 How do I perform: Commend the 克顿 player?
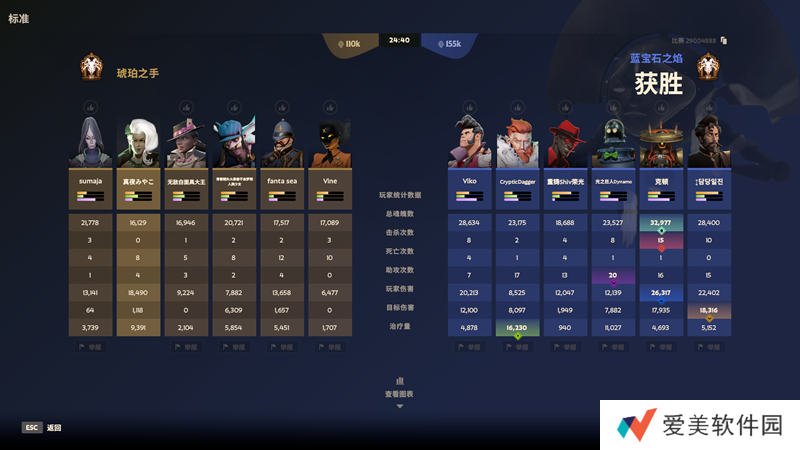[661, 107]
